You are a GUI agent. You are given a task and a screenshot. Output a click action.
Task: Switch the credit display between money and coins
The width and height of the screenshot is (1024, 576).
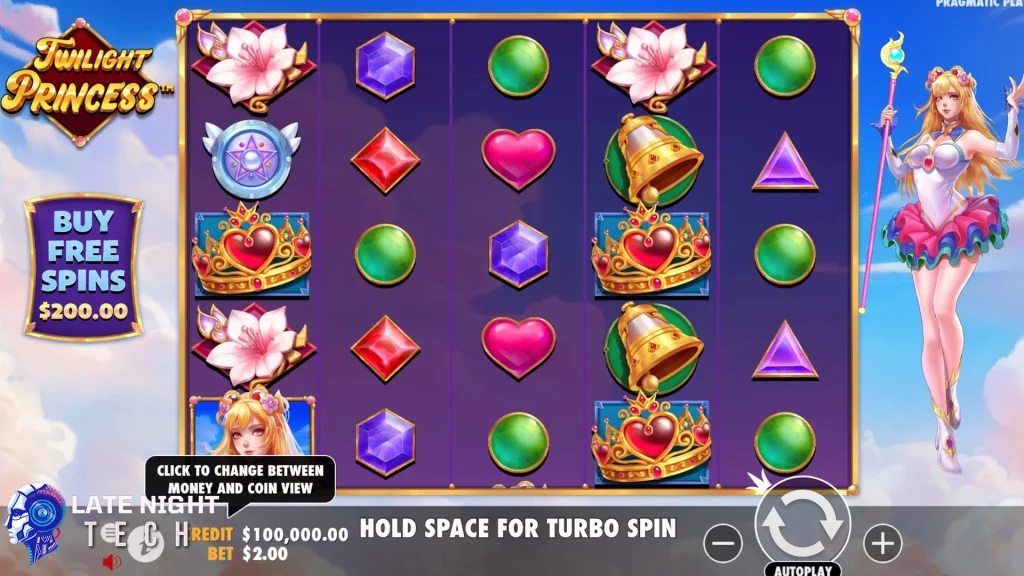pyautogui.click(x=295, y=535)
